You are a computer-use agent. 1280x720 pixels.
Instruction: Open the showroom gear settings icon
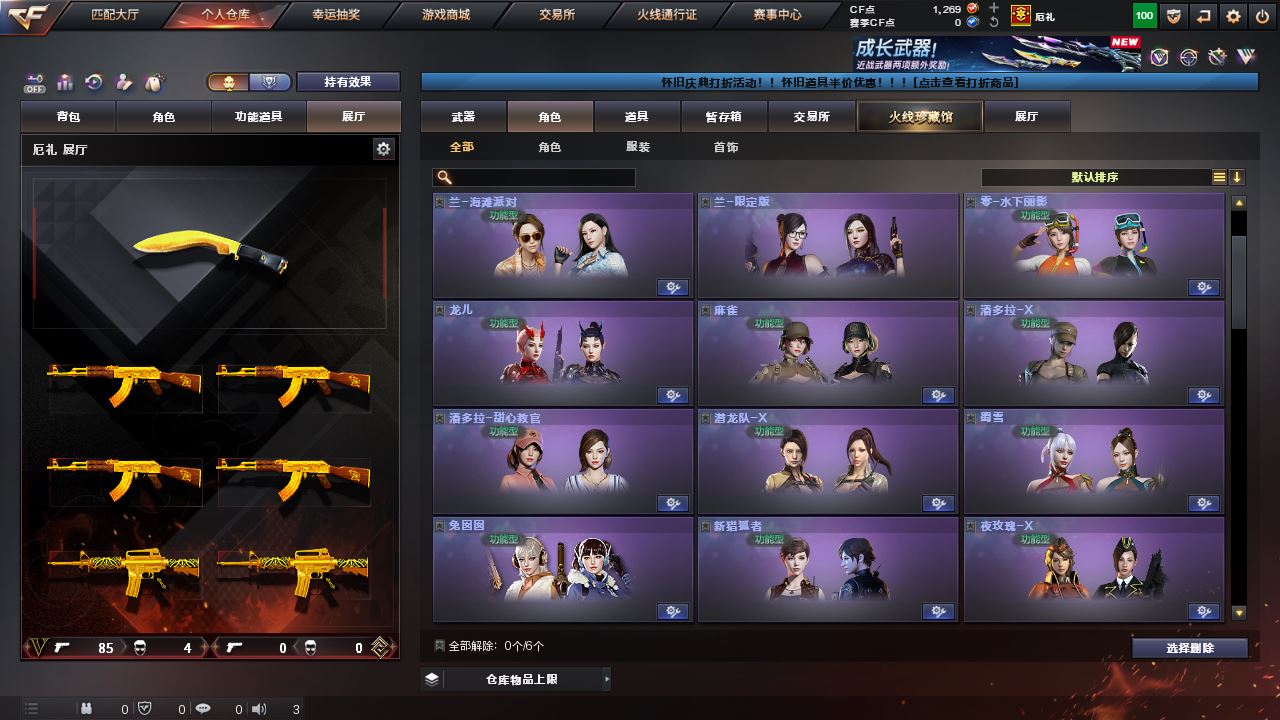click(383, 149)
